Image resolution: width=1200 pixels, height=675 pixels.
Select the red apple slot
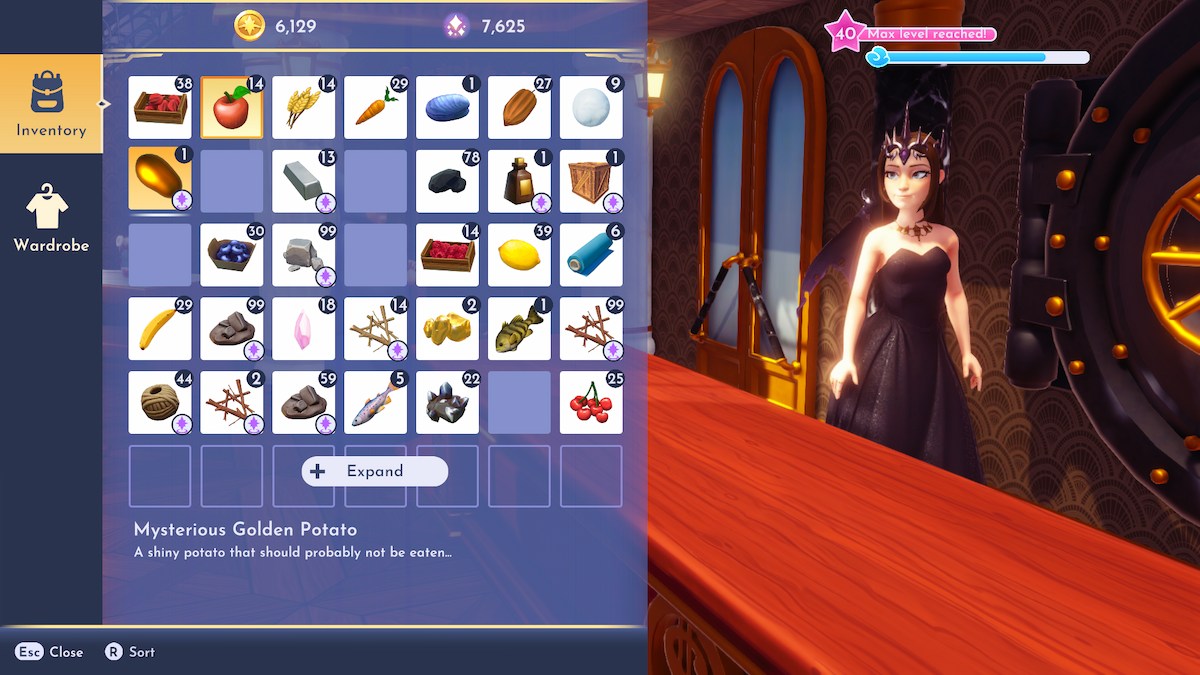click(x=232, y=108)
